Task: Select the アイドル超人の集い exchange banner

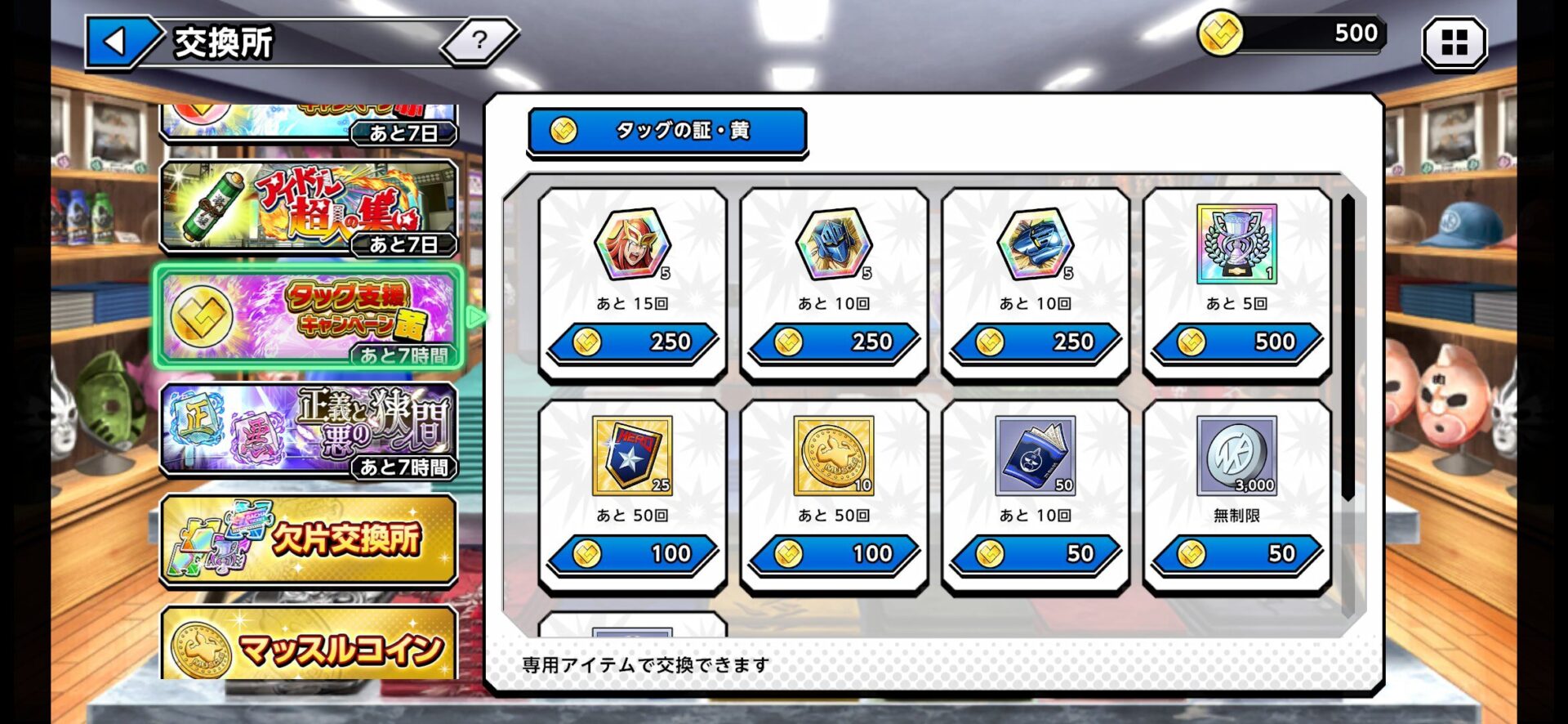Action: pos(309,207)
